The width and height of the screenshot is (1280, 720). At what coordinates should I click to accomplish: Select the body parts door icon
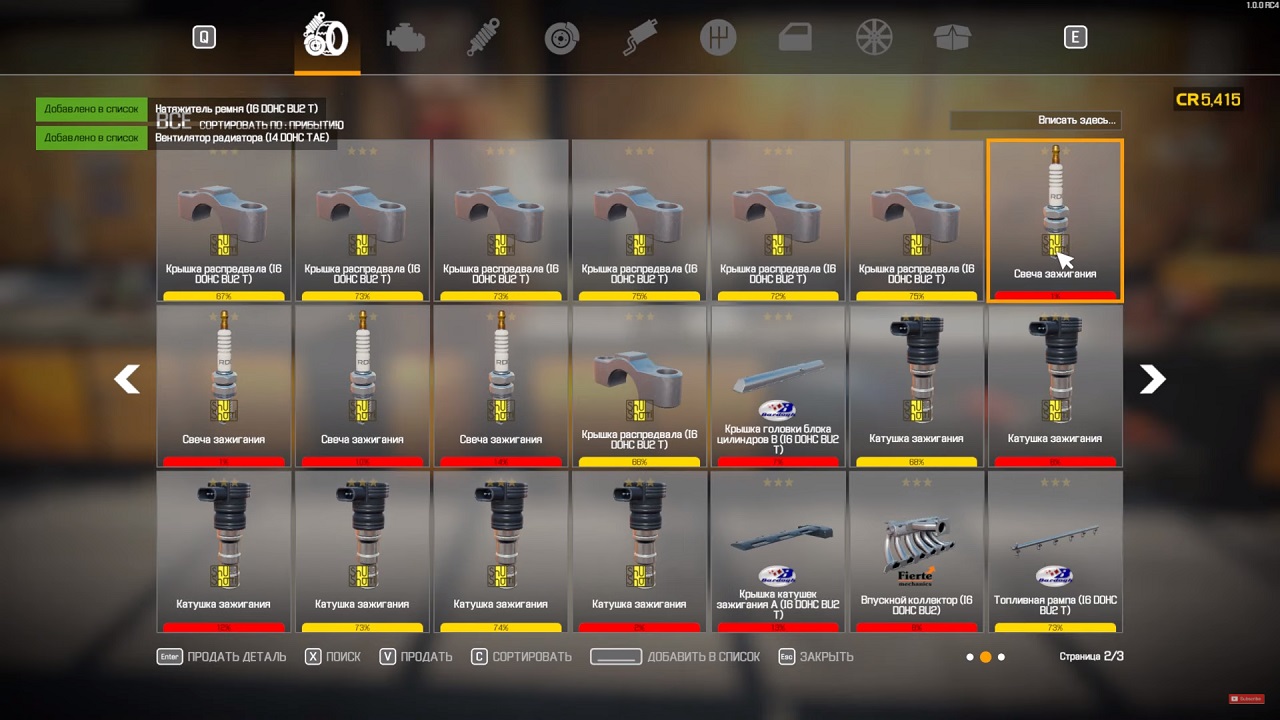795,37
